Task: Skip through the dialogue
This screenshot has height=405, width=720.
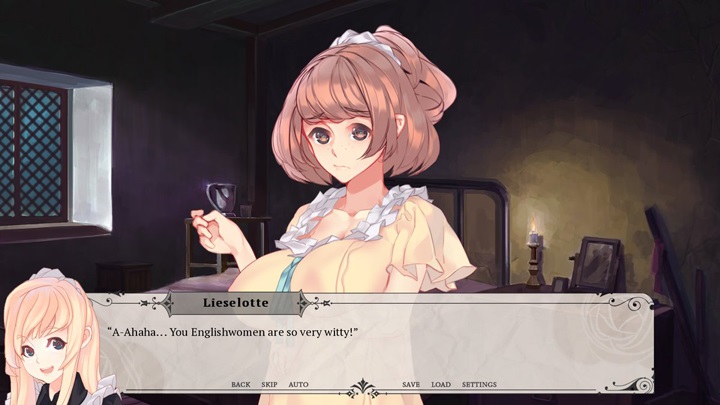Action: [x=269, y=385]
